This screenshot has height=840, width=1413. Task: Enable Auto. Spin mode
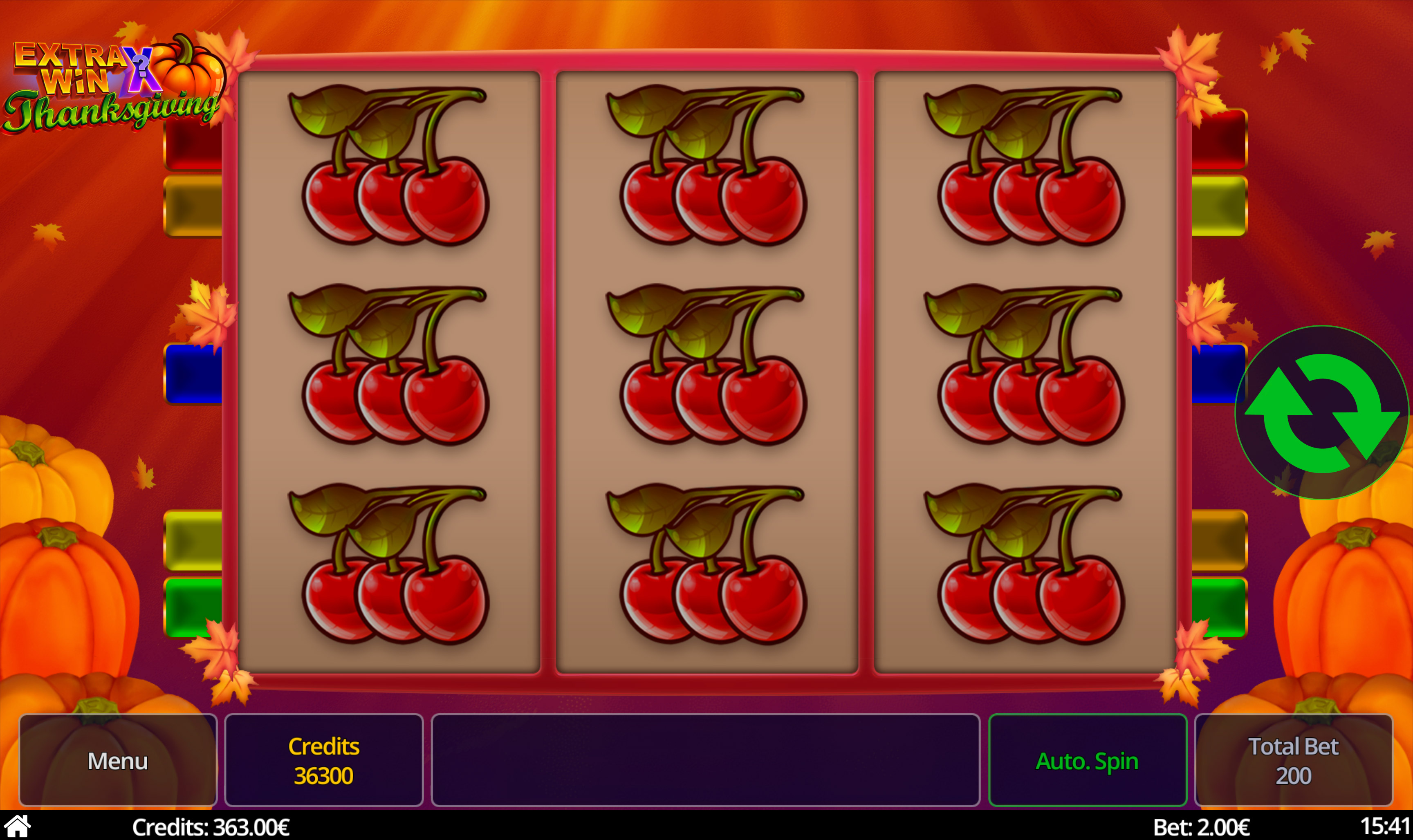1088,760
